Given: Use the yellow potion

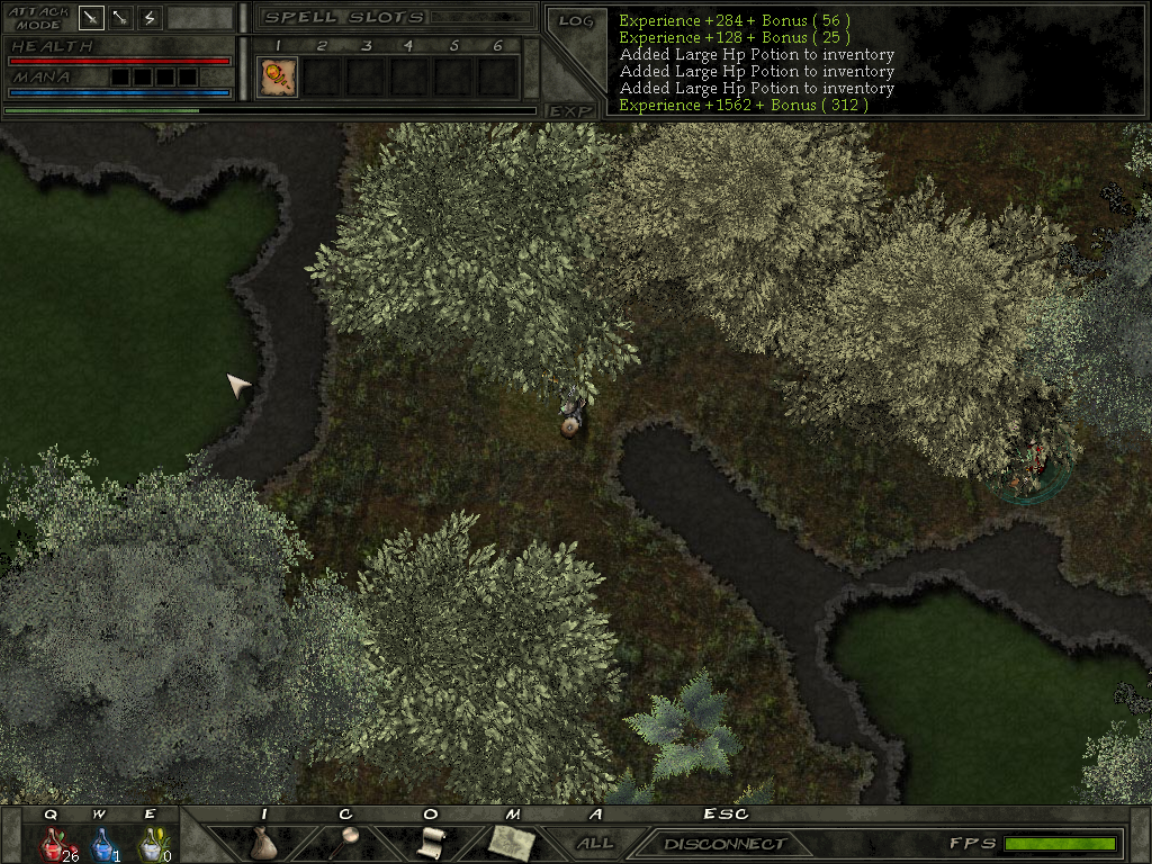Looking at the screenshot, I should coord(150,845).
